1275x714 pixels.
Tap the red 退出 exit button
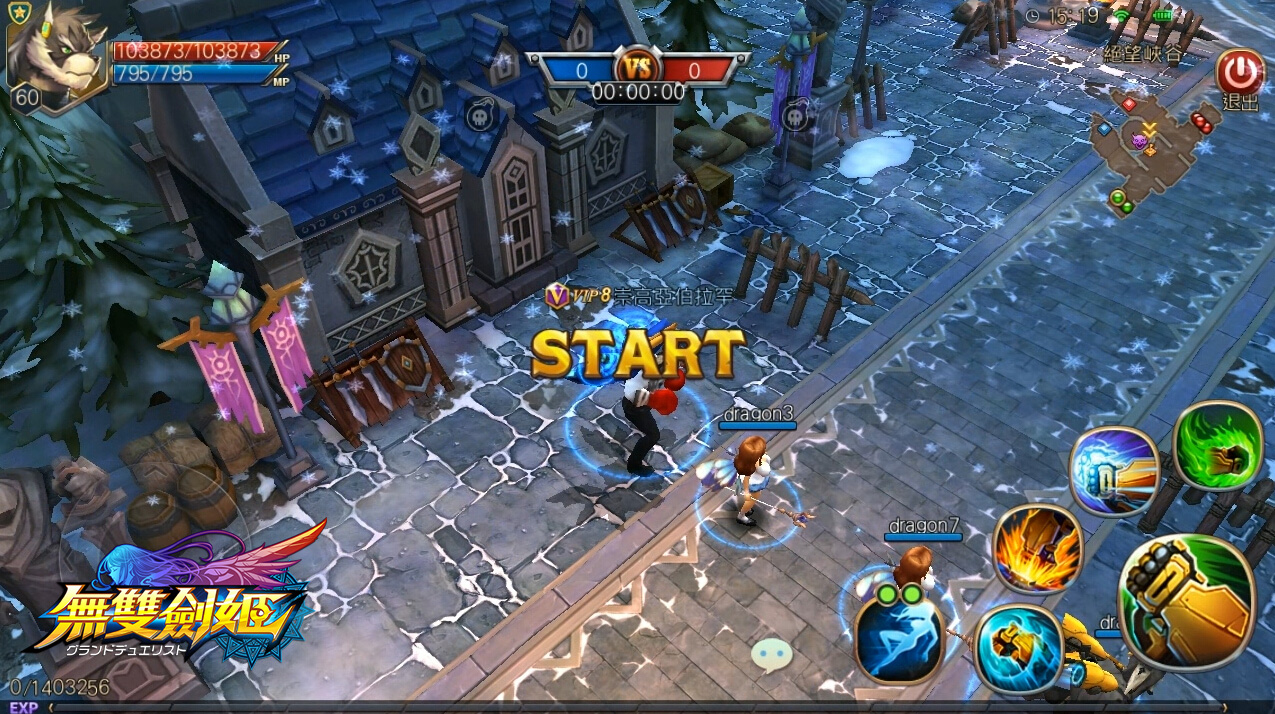(x=1239, y=73)
